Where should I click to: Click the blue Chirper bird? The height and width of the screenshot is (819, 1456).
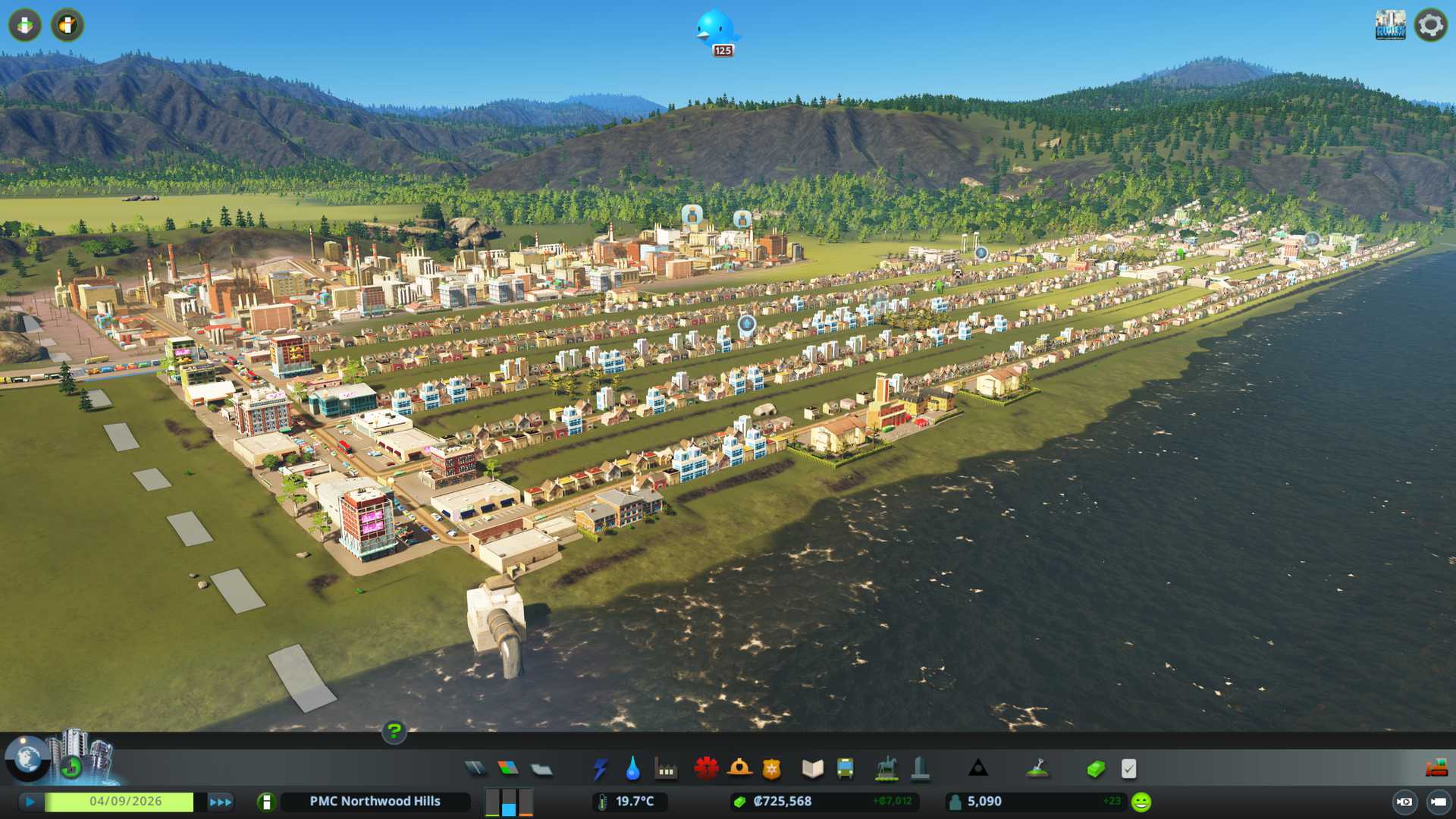(715, 30)
